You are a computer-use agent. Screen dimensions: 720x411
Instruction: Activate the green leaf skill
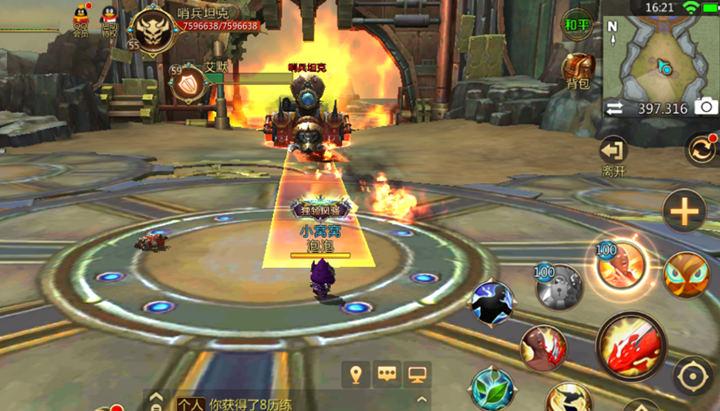[492, 388]
